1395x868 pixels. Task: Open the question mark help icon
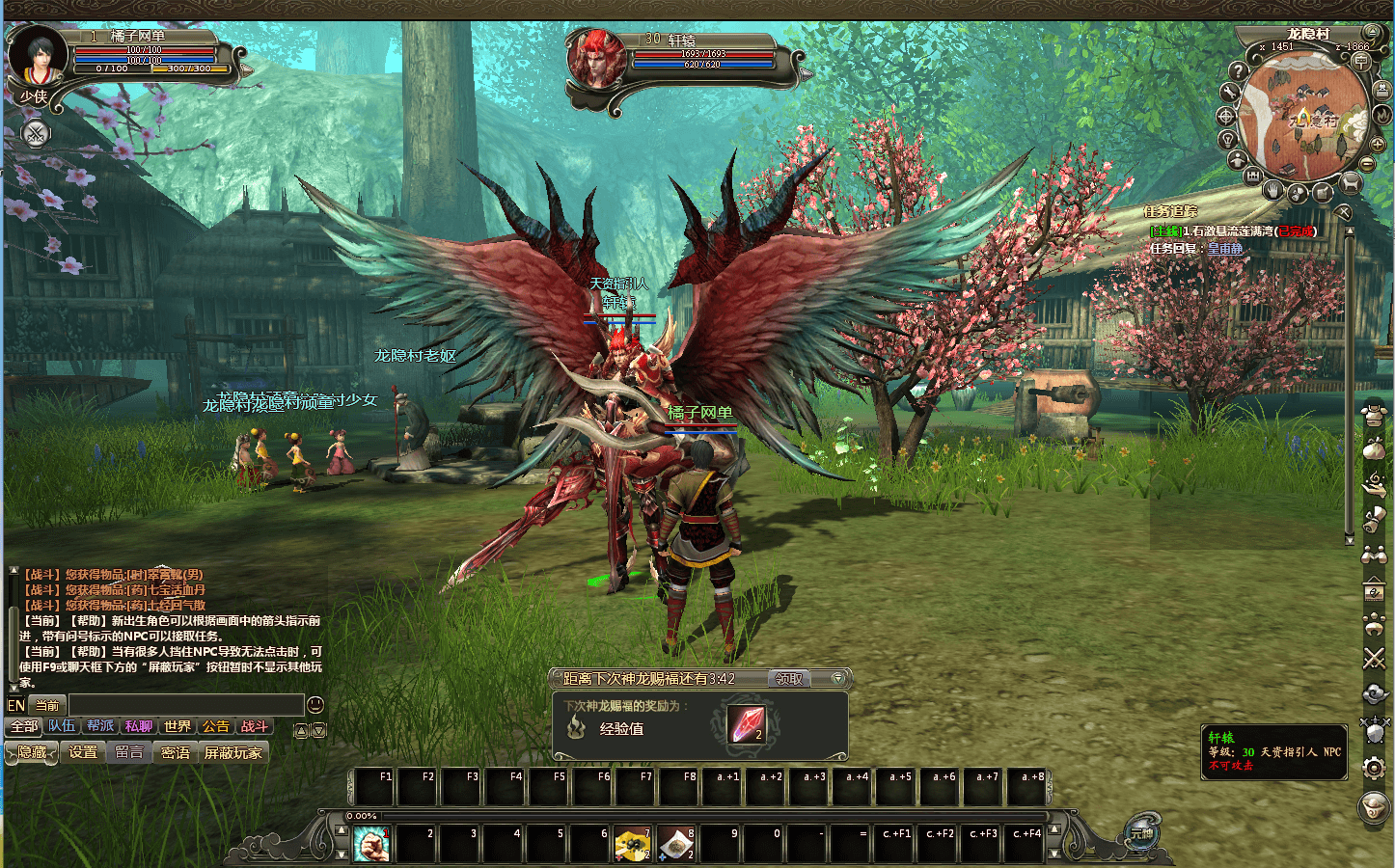tap(1238, 70)
